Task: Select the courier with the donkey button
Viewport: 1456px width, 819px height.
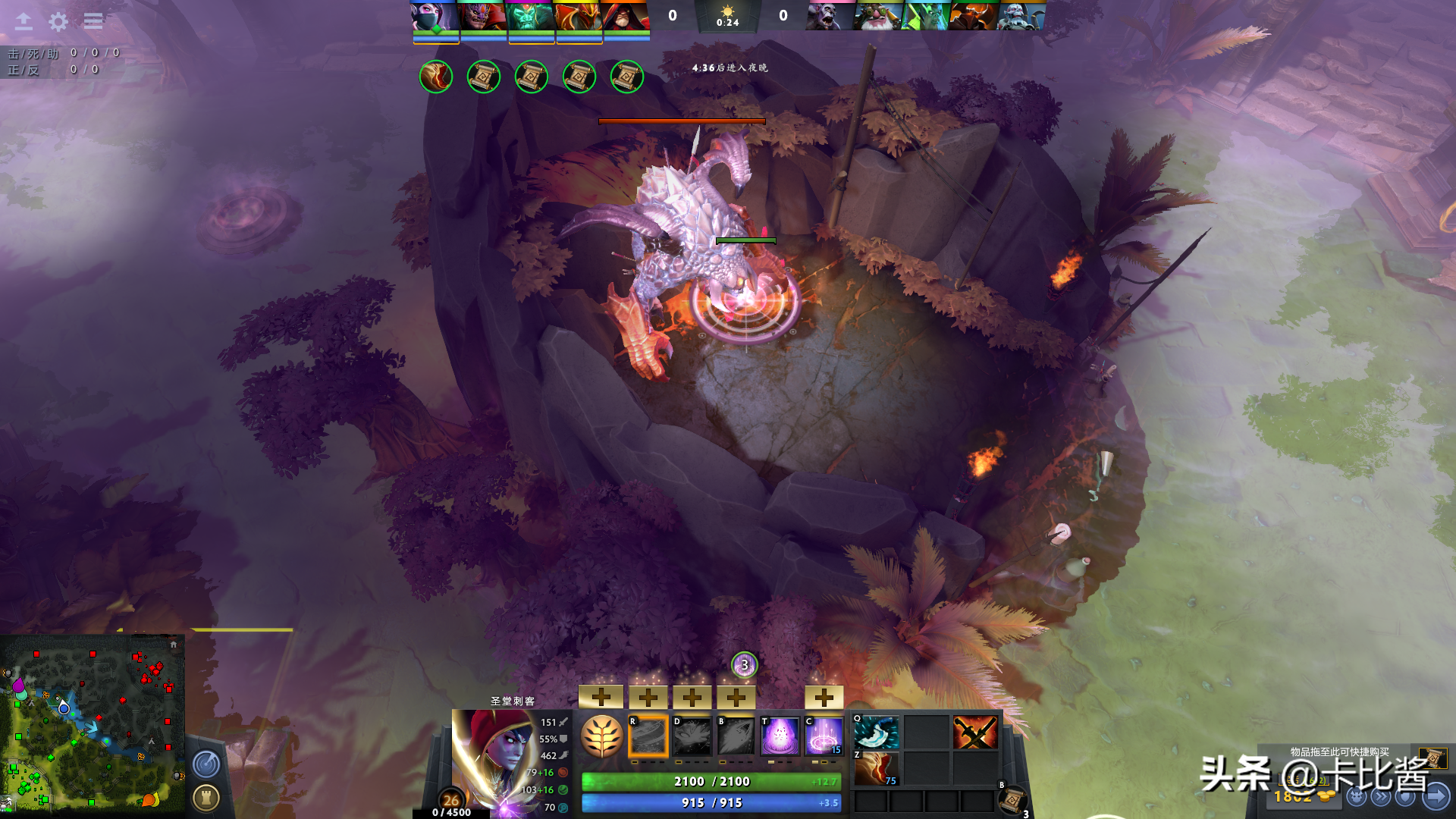Action: click(1357, 797)
